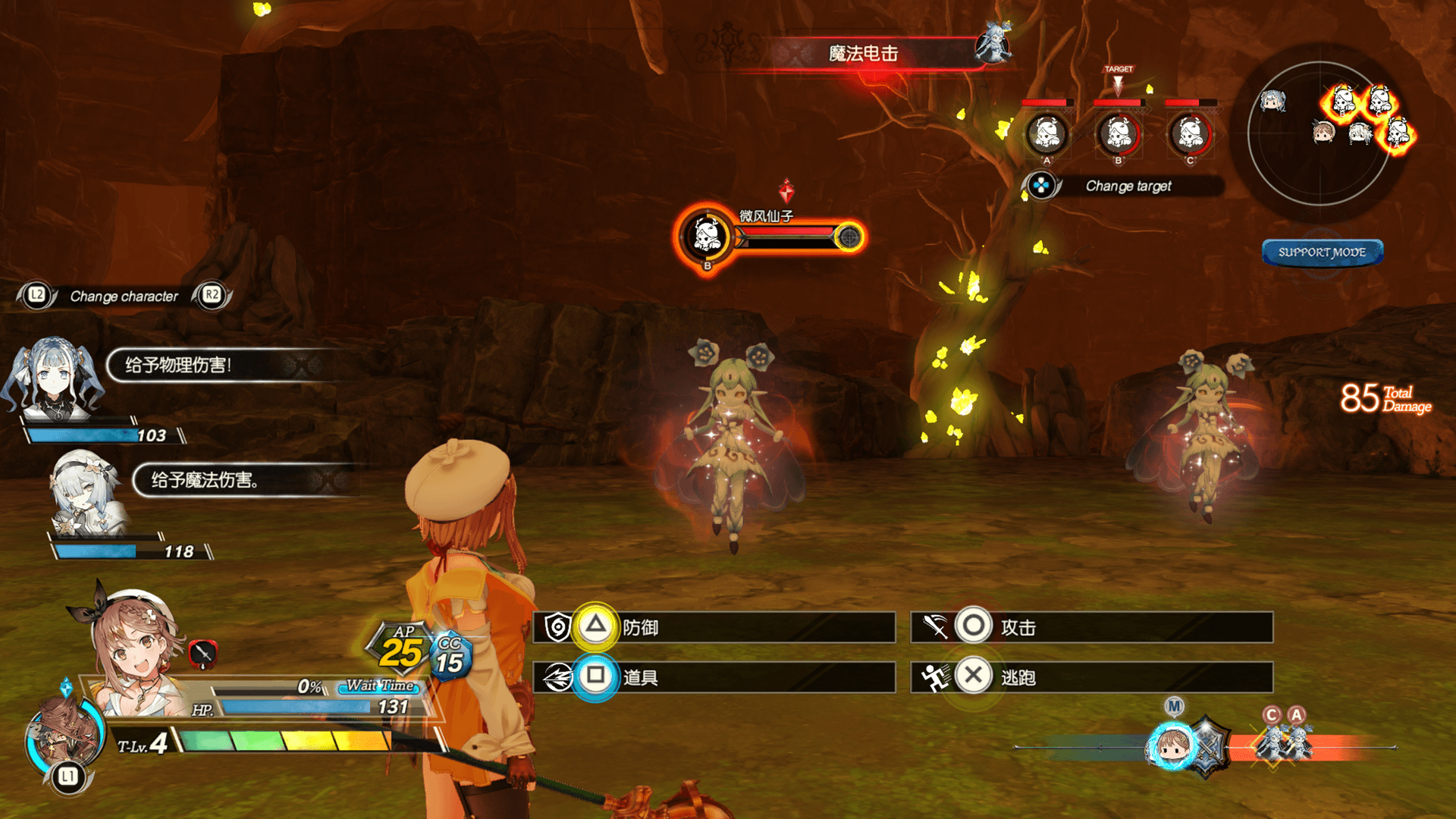This screenshot has height=819, width=1456.
Task: Click Ryza's icon on the turn timeline
Action: point(1171,747)
